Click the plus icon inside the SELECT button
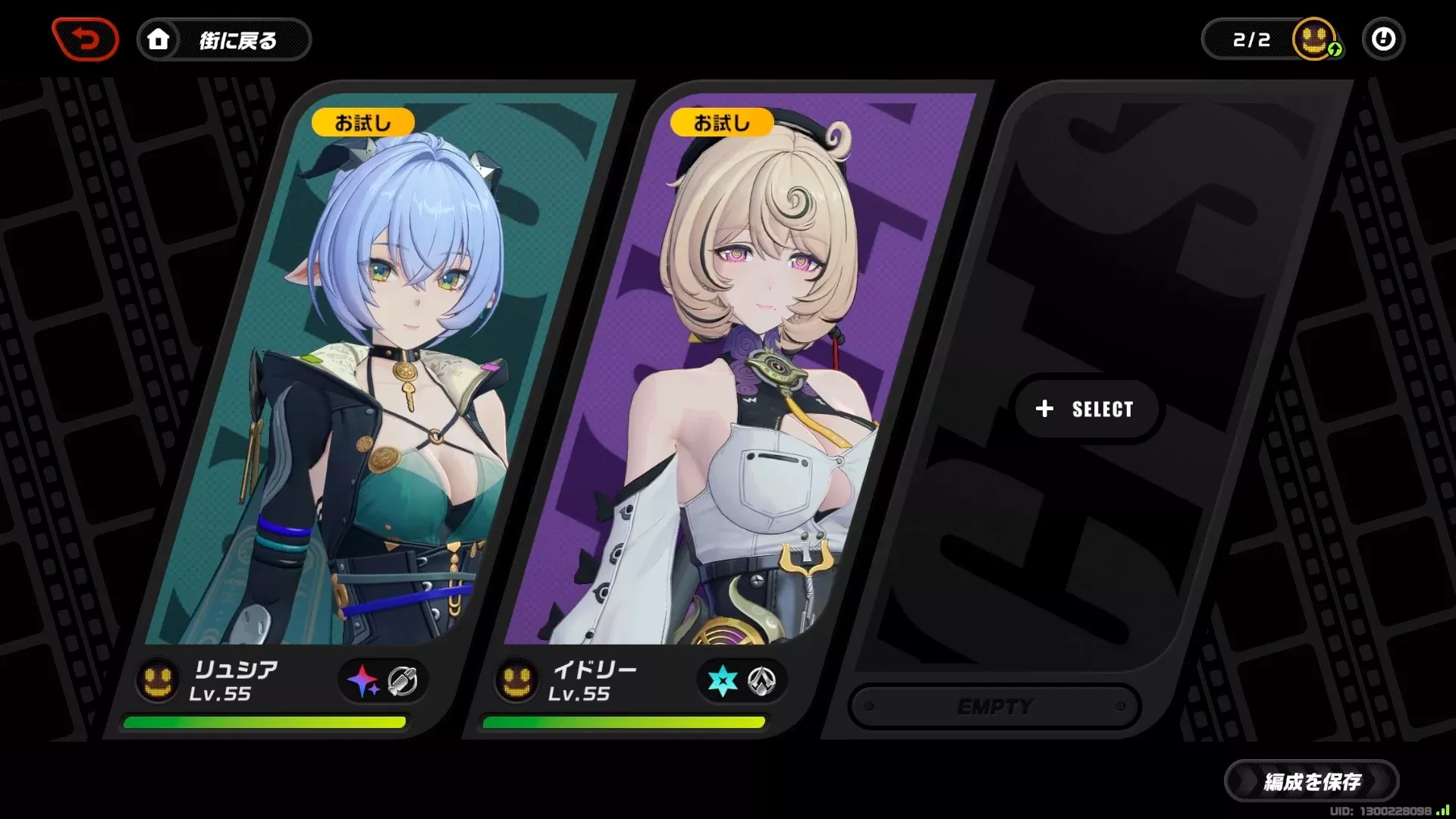 [x=1044, y=409]
